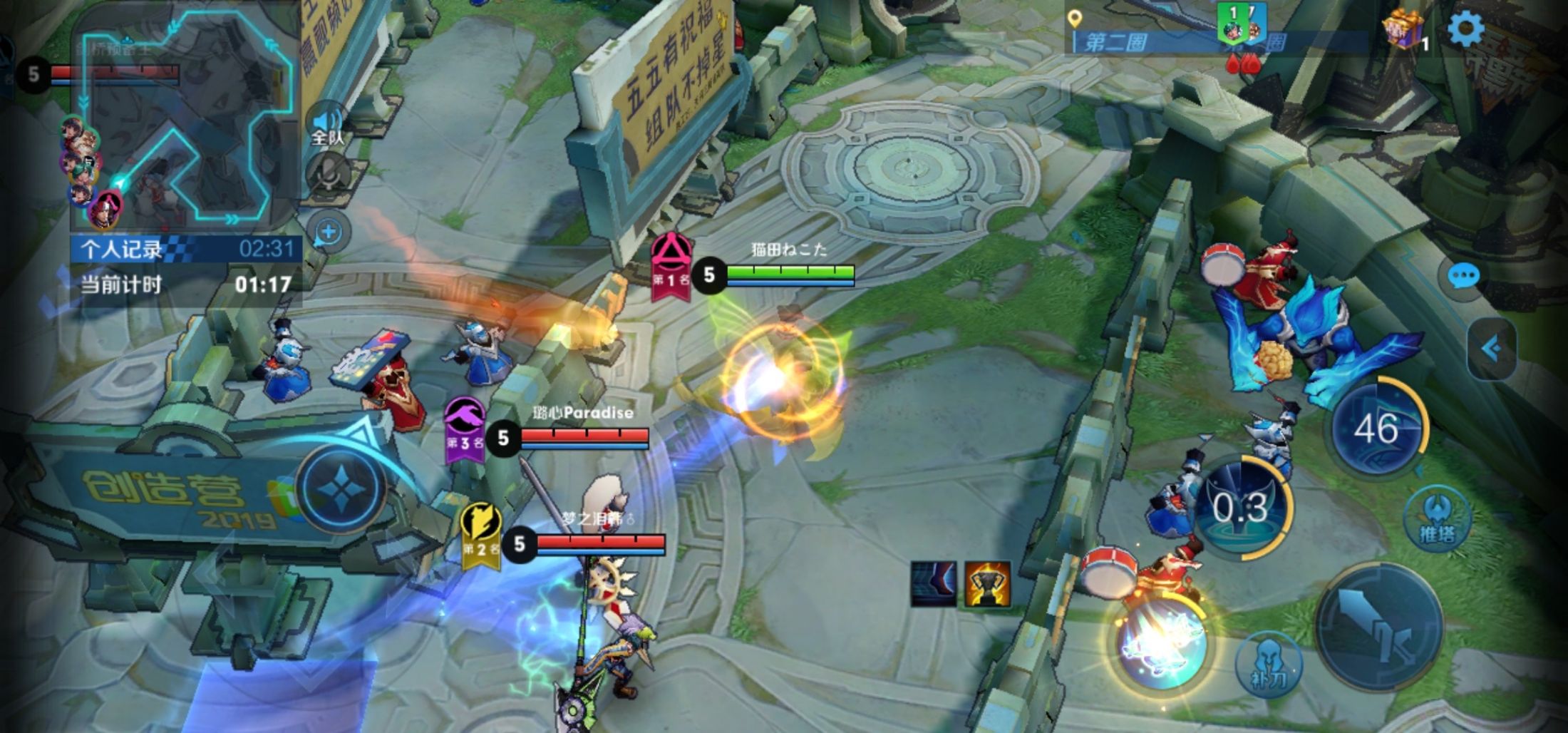The height and width of the screenshot is (733, 1568).
Task: Open the settings gear menu
Action: coord(1465,29)
